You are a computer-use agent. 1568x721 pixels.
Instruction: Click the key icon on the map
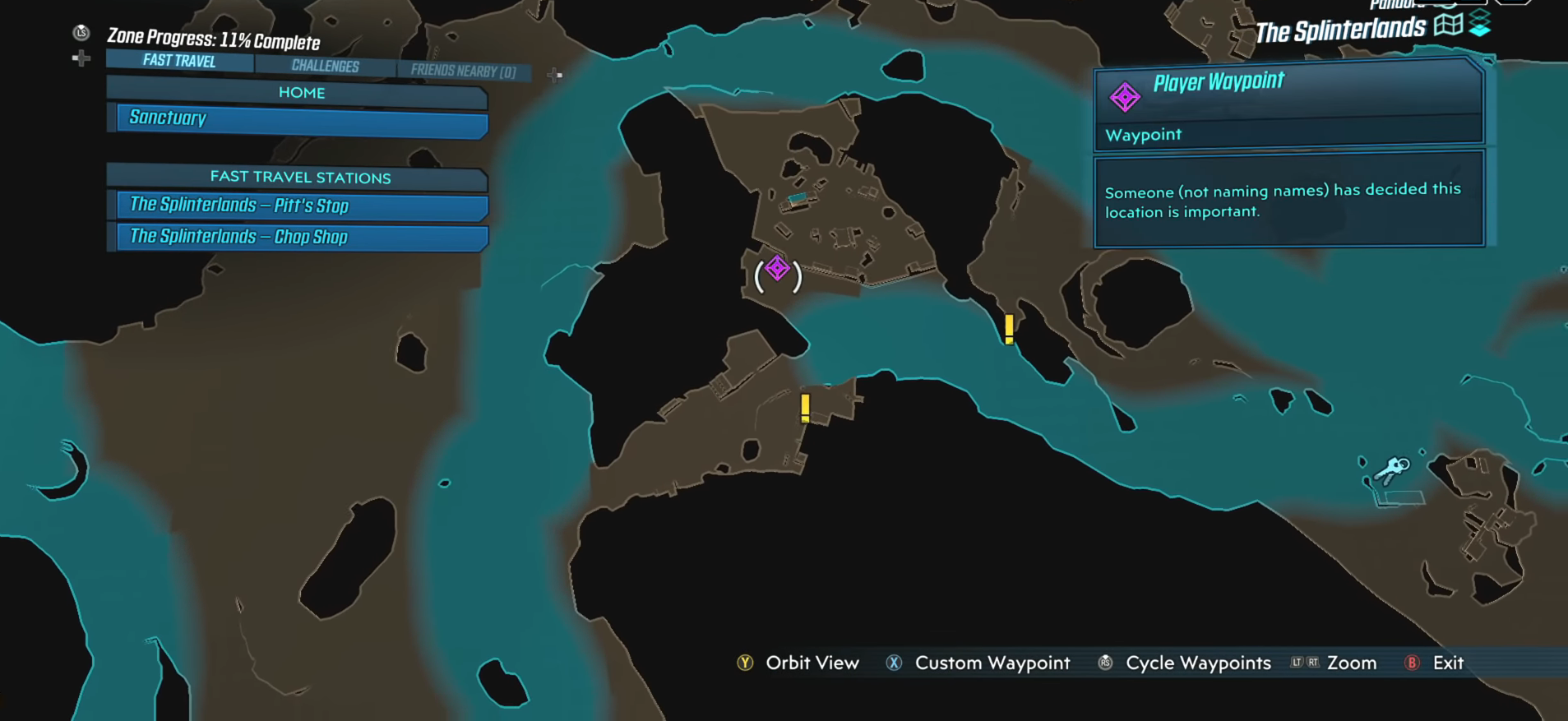pos(1393,470)
